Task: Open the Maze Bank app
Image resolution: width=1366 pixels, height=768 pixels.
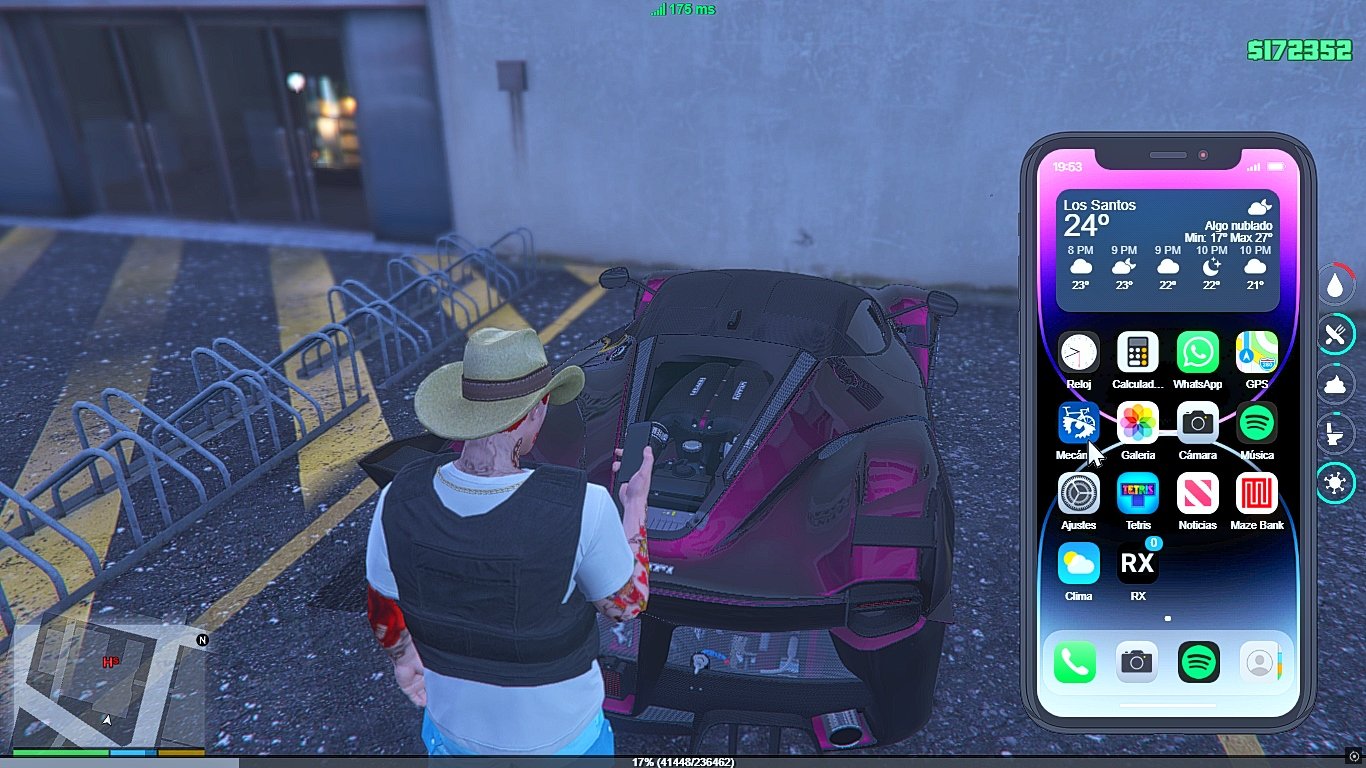Action: click(x=1256, y=493)
